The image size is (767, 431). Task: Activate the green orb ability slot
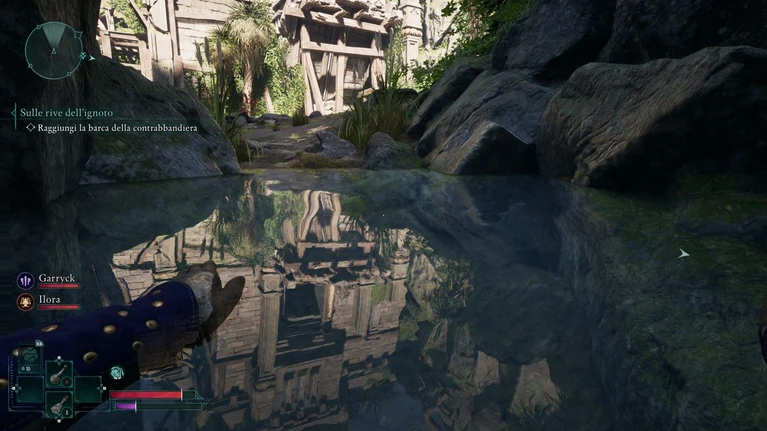click(30, 355)
